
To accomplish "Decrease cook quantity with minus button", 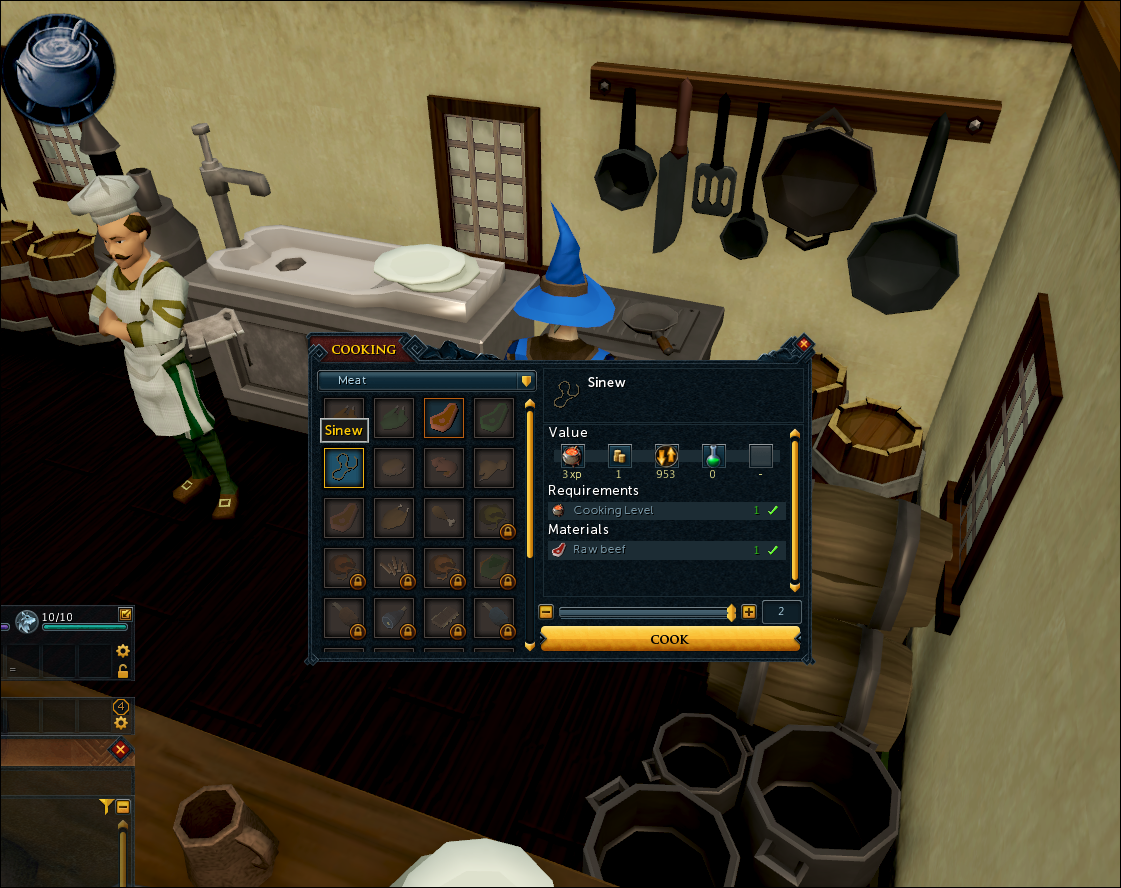I will pyautogui.click(x=546, y=612).
